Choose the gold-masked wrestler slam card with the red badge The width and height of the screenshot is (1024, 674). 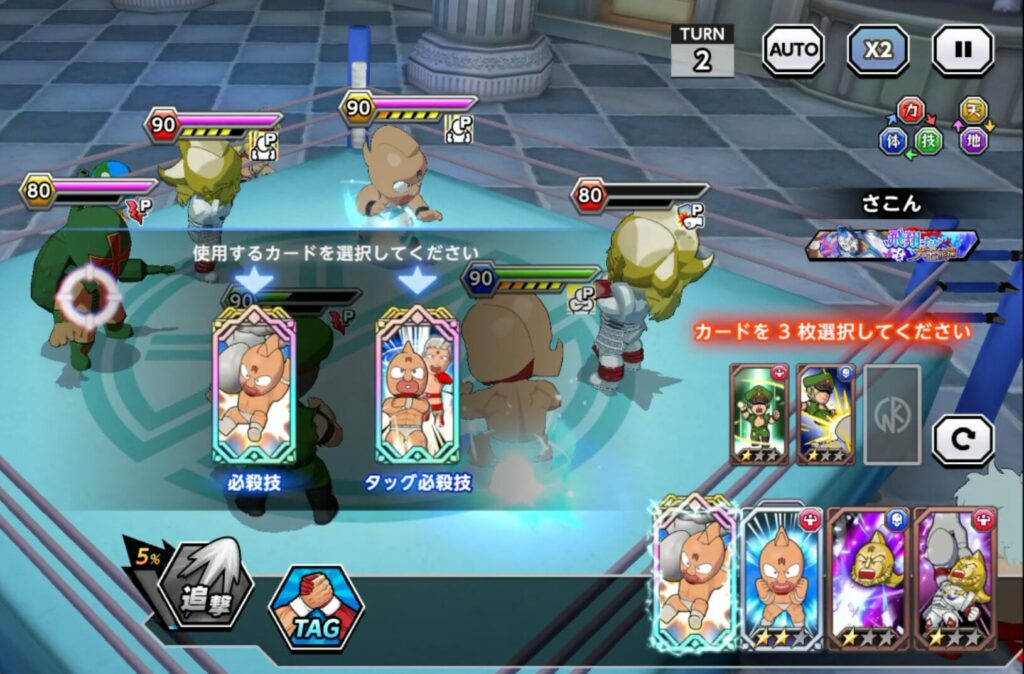pyautogui.click(x=954, y=578)
